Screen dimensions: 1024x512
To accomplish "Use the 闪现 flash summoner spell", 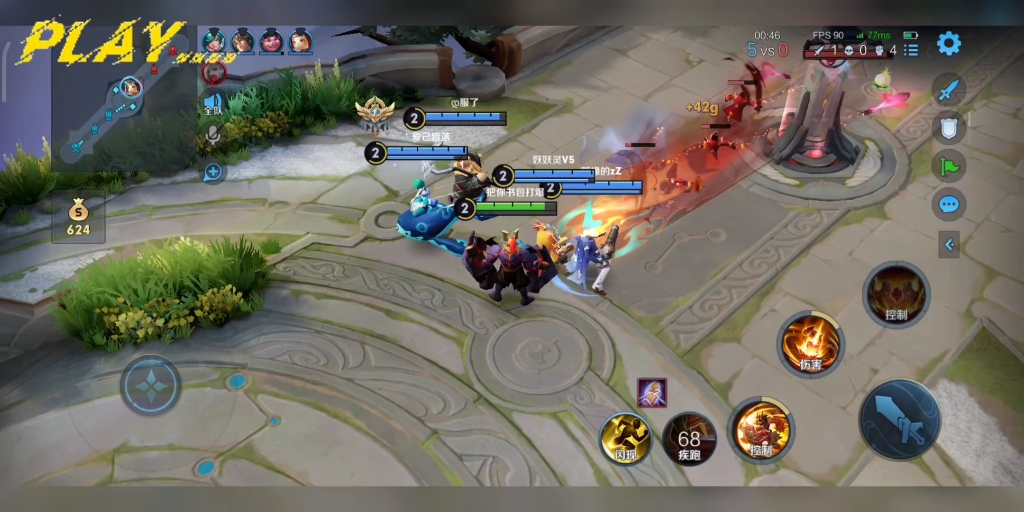I will (625, 437).
